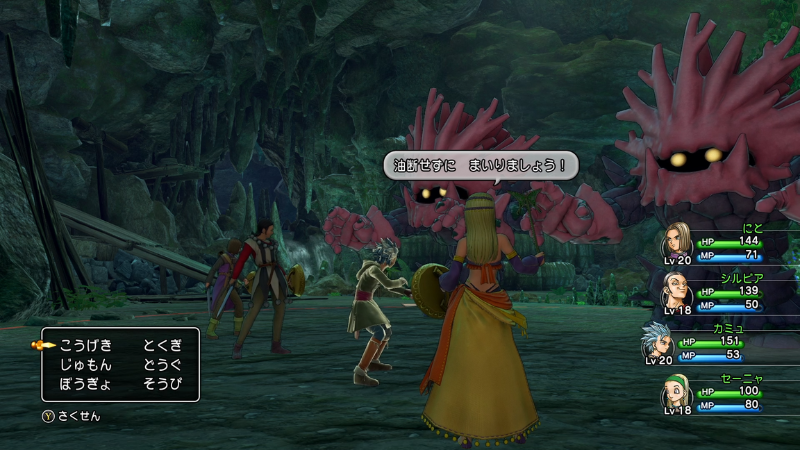The width and height of the screenshot is (800, 450).
Task: Select the そうび (Equipment) command
Action: click(x=161, y=384)
